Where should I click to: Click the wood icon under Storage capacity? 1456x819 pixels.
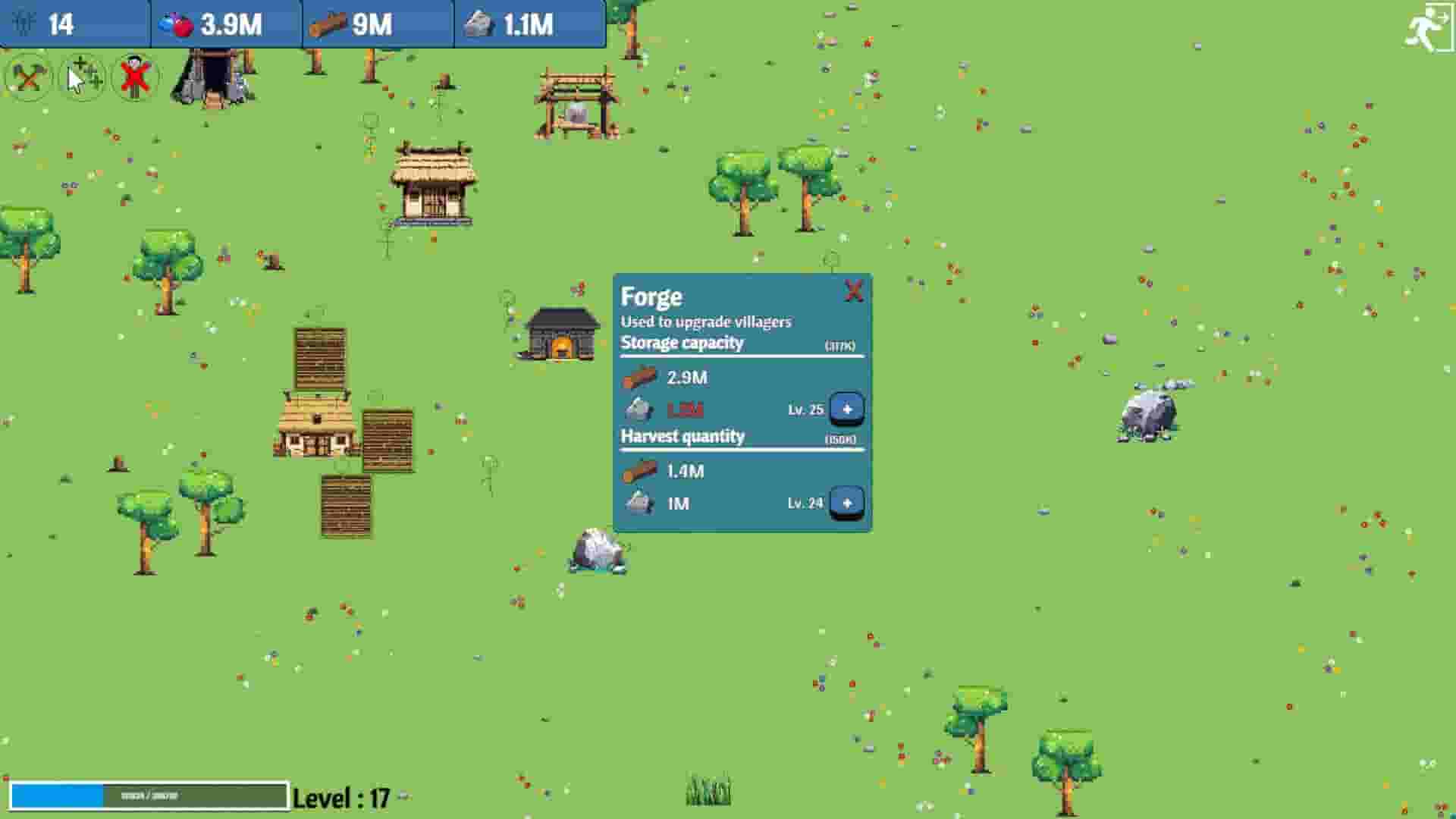[x=640, y=375]
